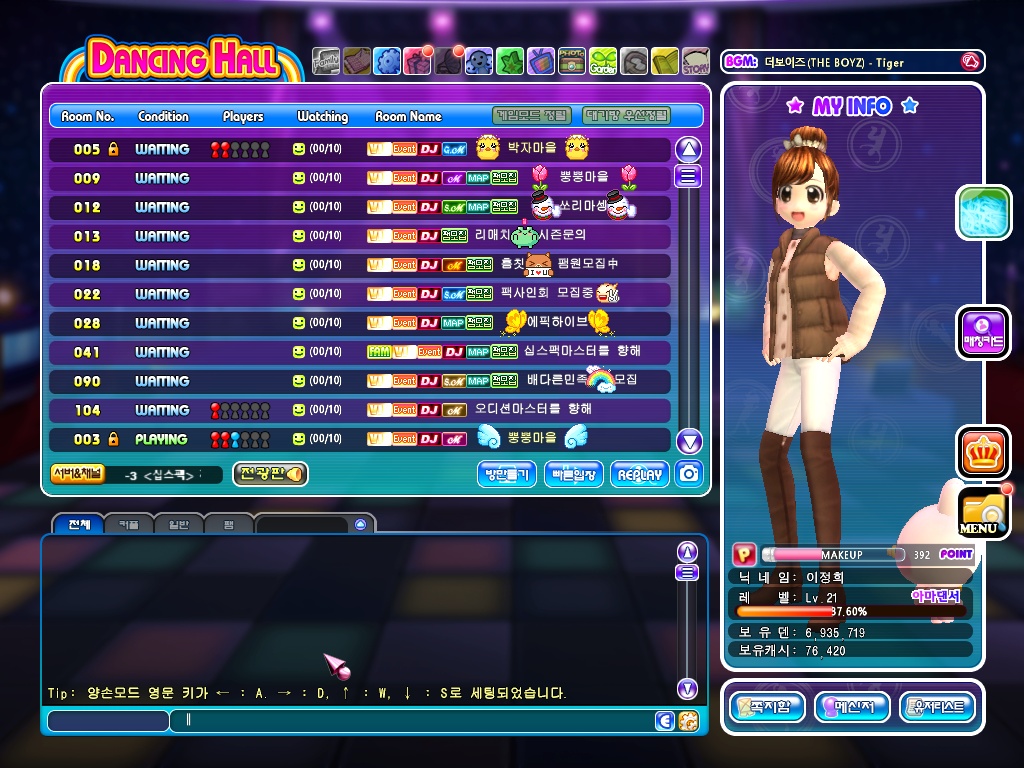Click the 방만들기 create room button

(x=508, y=475)
